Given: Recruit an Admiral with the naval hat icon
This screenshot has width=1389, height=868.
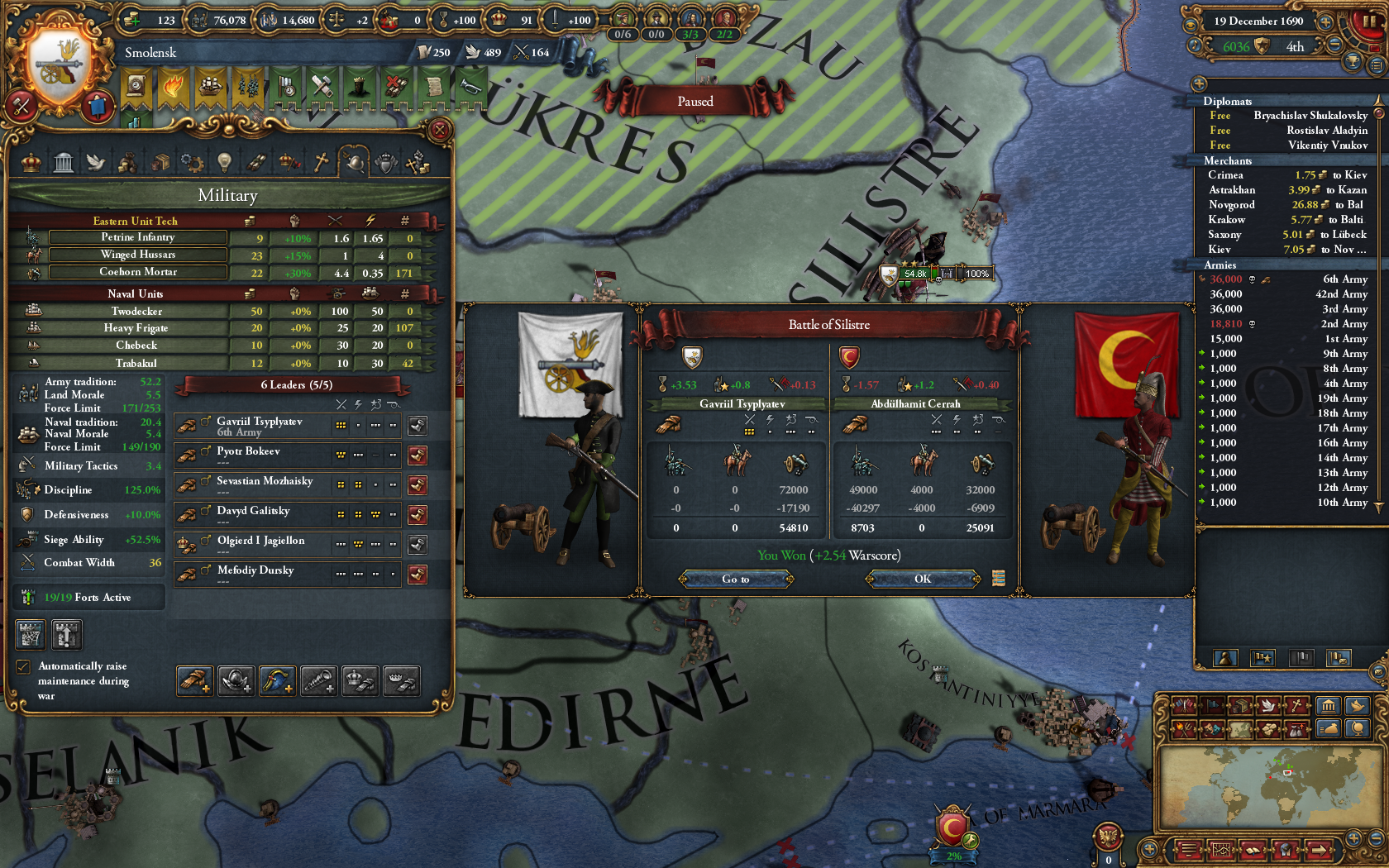Looking at the screenshot, I should click(x=278, y=680).
